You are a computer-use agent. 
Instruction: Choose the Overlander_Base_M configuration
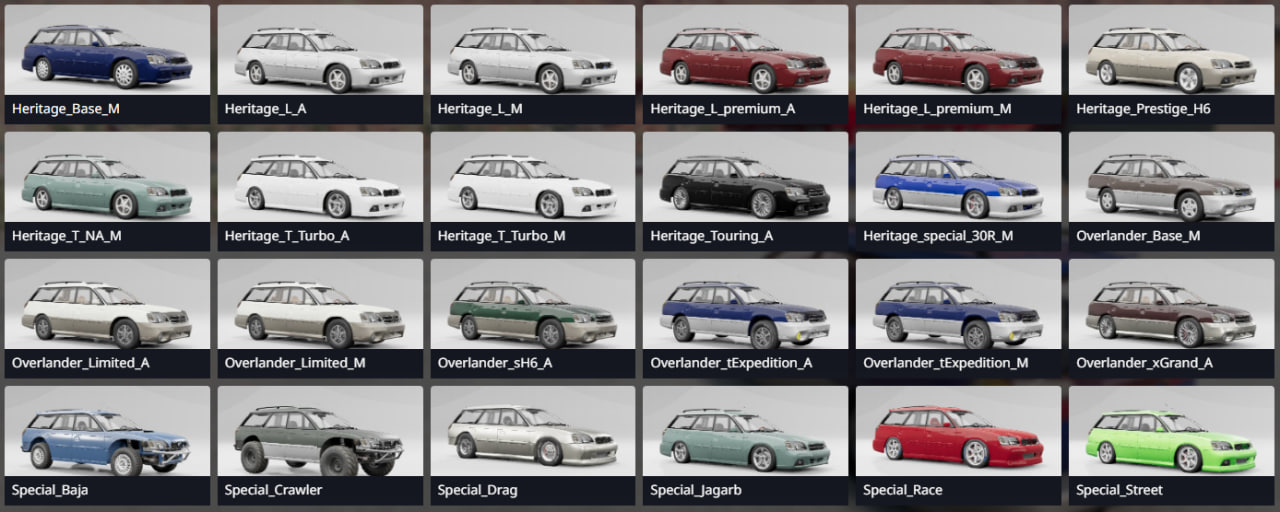pyautogui.click(x=1172, y=187)
